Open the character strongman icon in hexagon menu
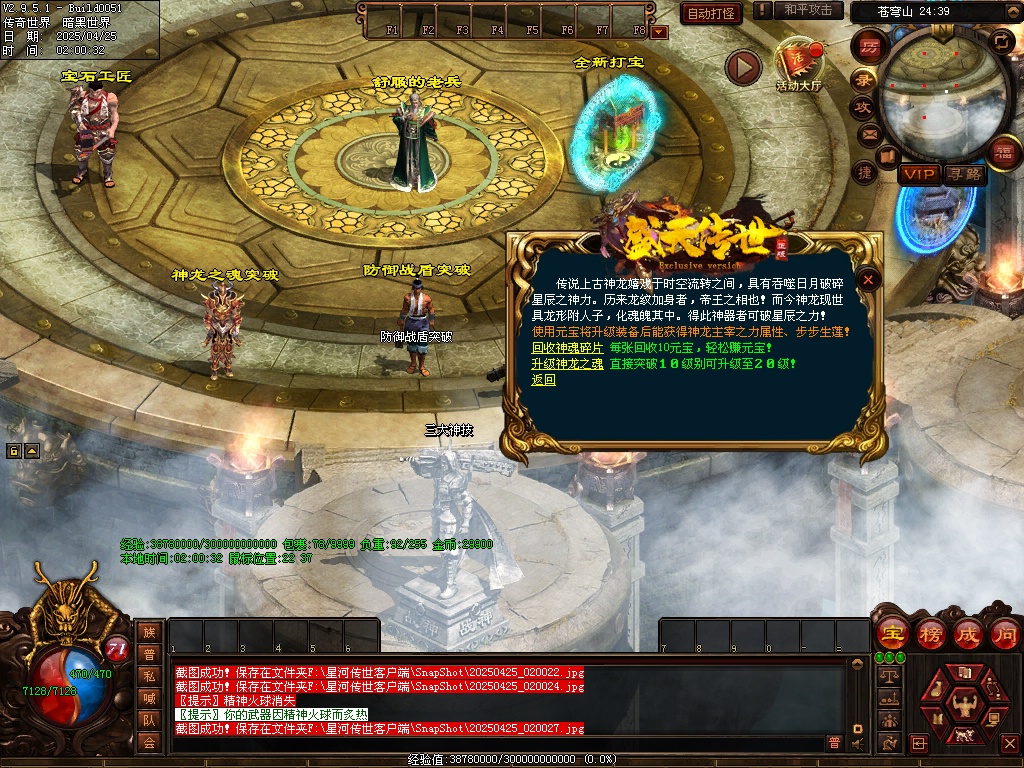The width and height of the screenshot is (1024, 768). pyautogui.click(x=965, y=706)
